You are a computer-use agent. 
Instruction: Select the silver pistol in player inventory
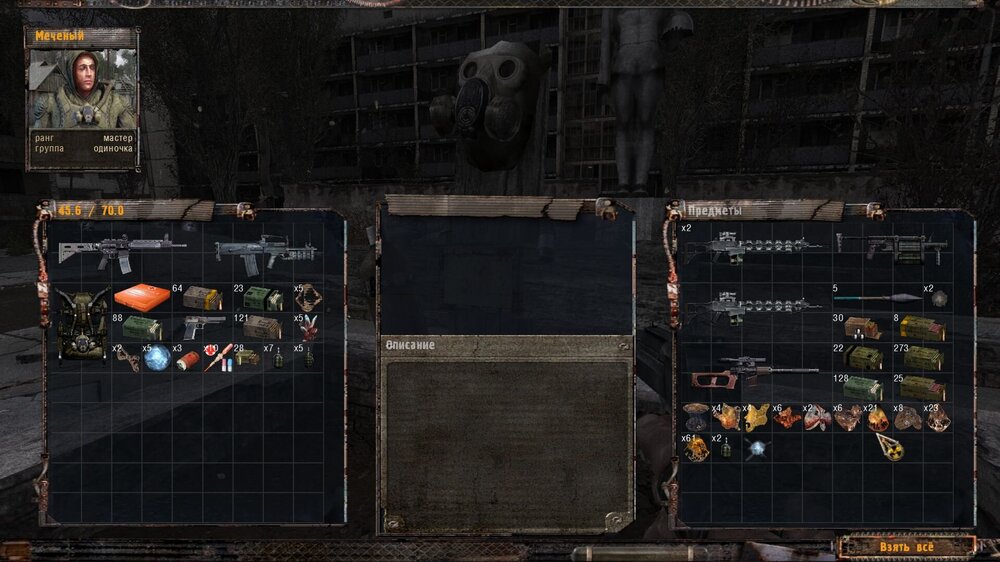coord(204,326)
